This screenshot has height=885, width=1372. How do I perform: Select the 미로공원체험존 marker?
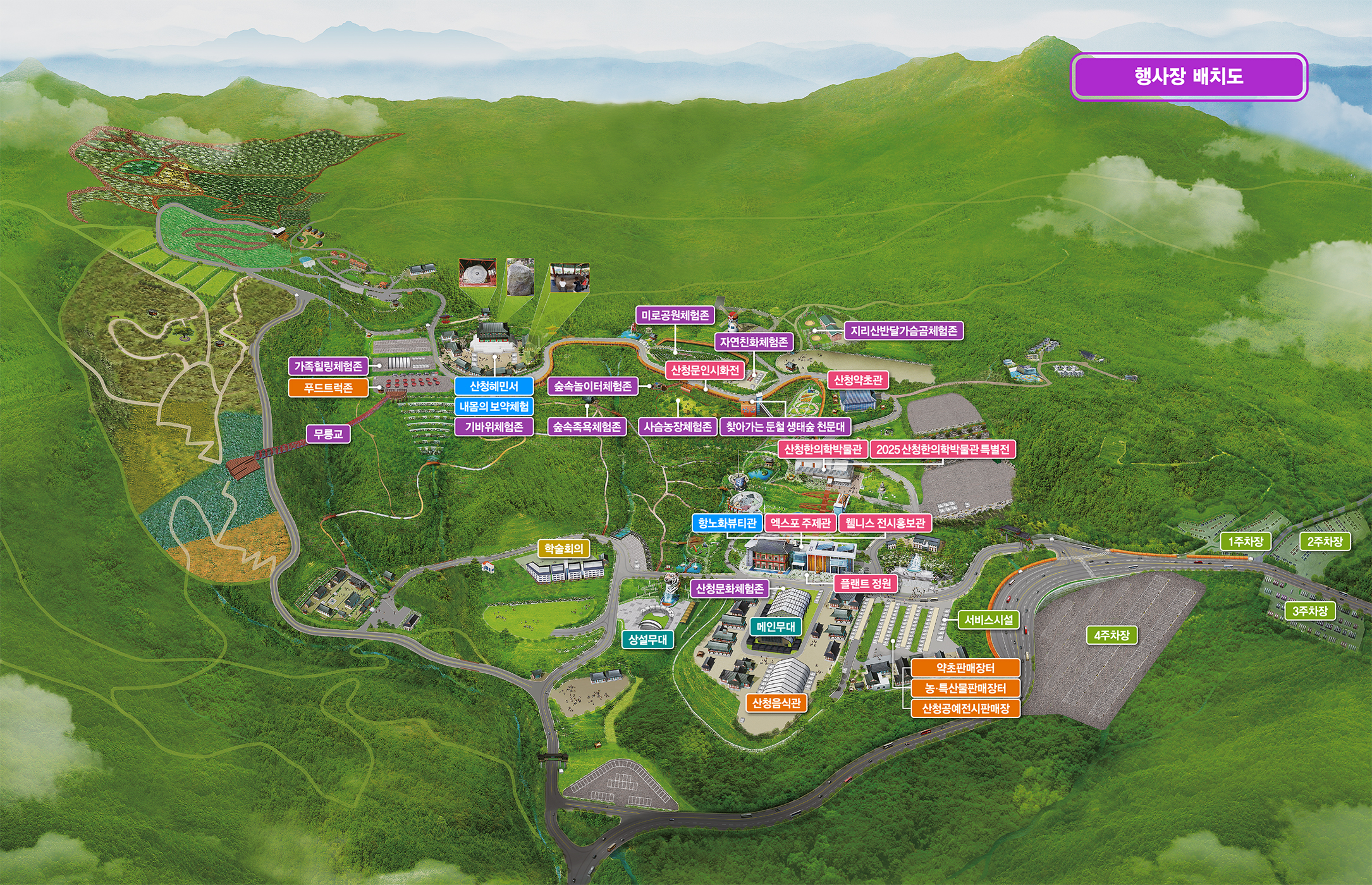tap(675, 315)
